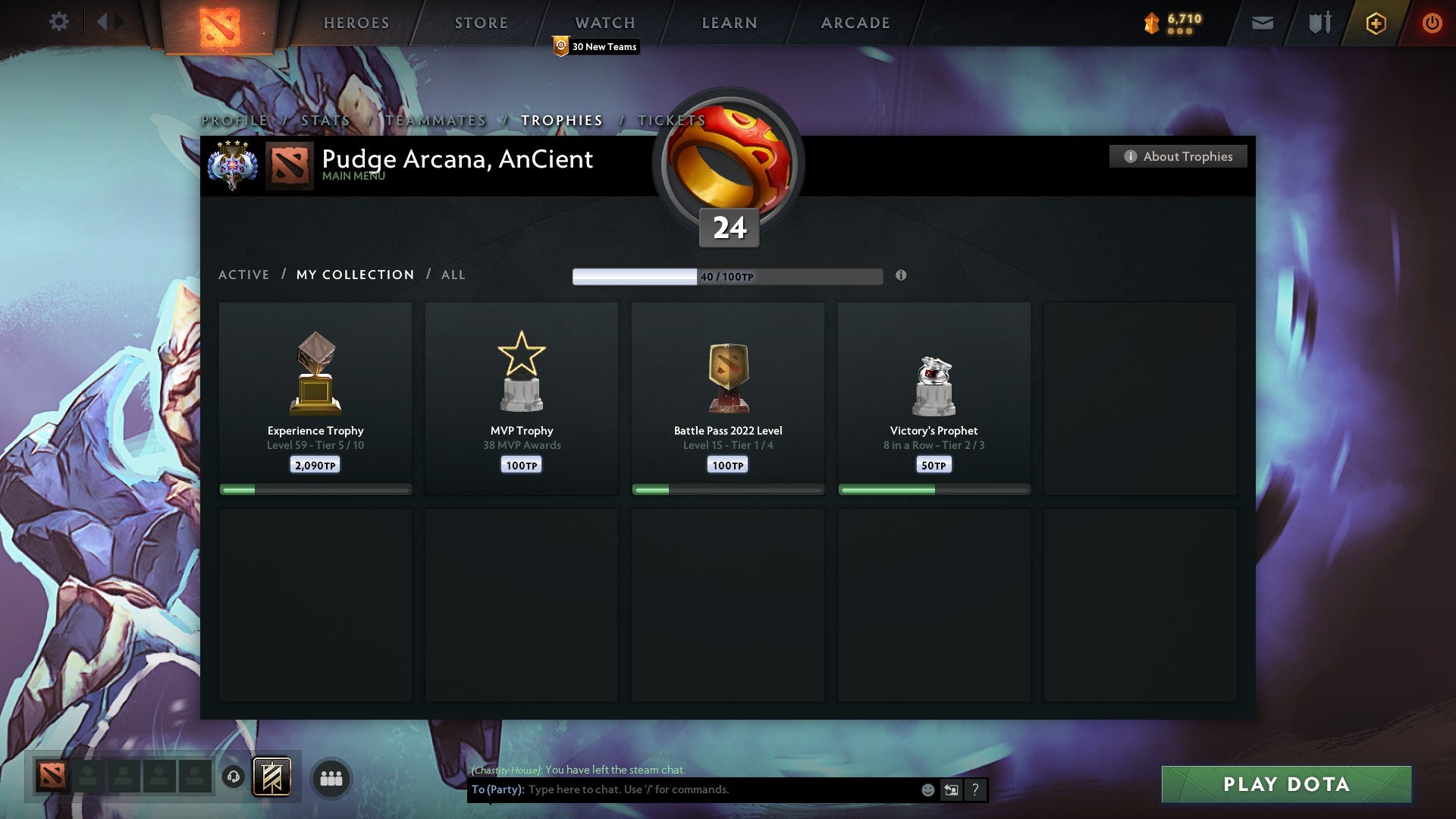Open the mail notifications inbox icon
The width and height of the screenshot is (1456, 819).
(1262, 23)
